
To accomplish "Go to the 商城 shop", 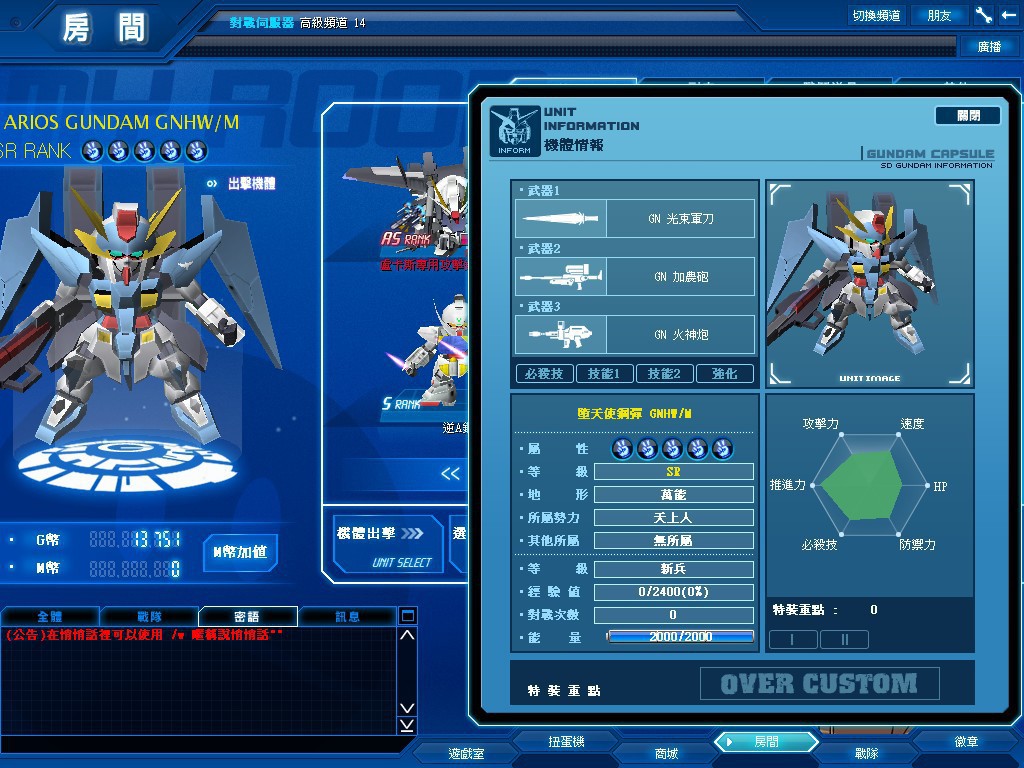I will tap(666, 753).
